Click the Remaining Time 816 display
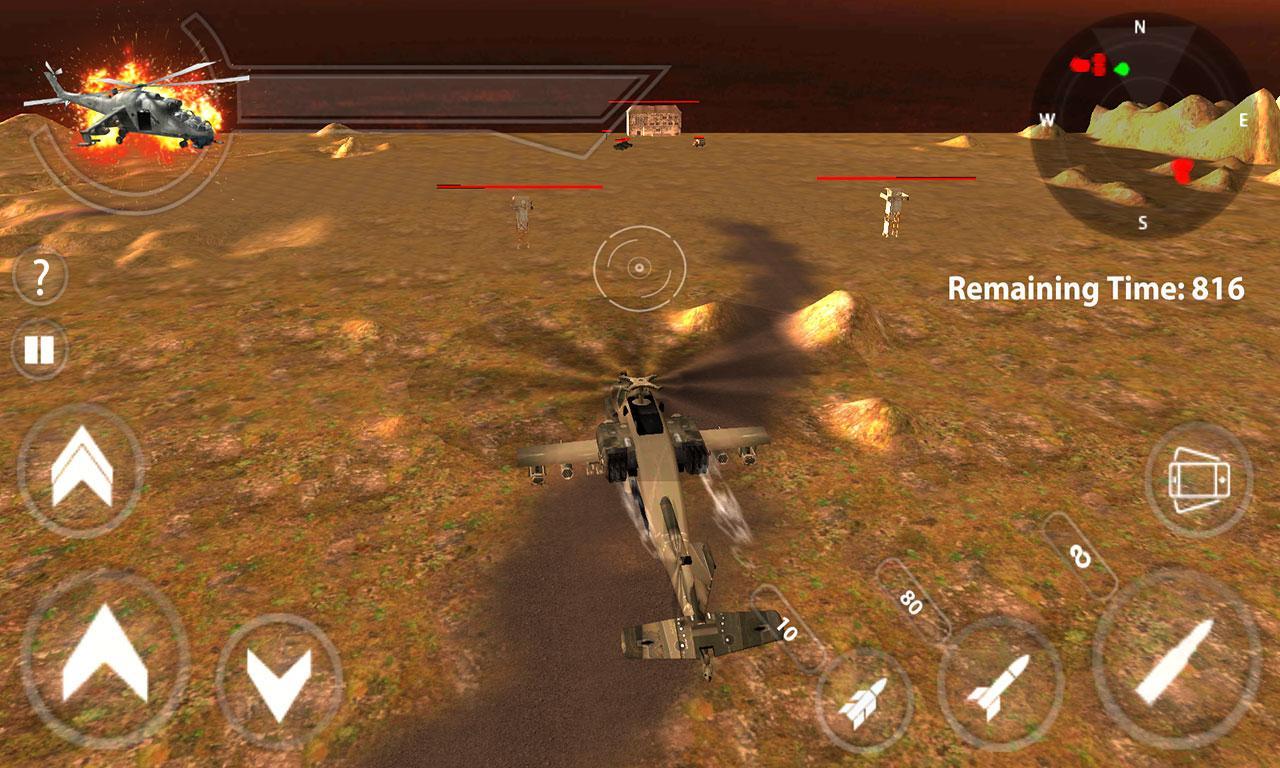 coord(1097,288)
